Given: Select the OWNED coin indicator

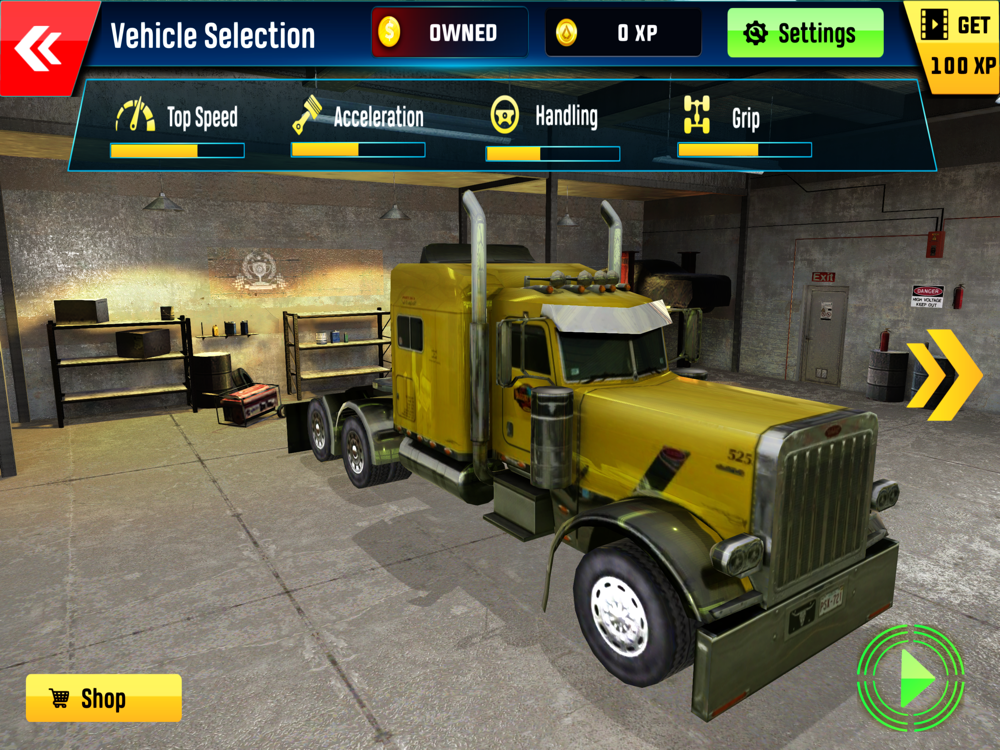Looking at the screenshot, I should [x=449, y=33].
